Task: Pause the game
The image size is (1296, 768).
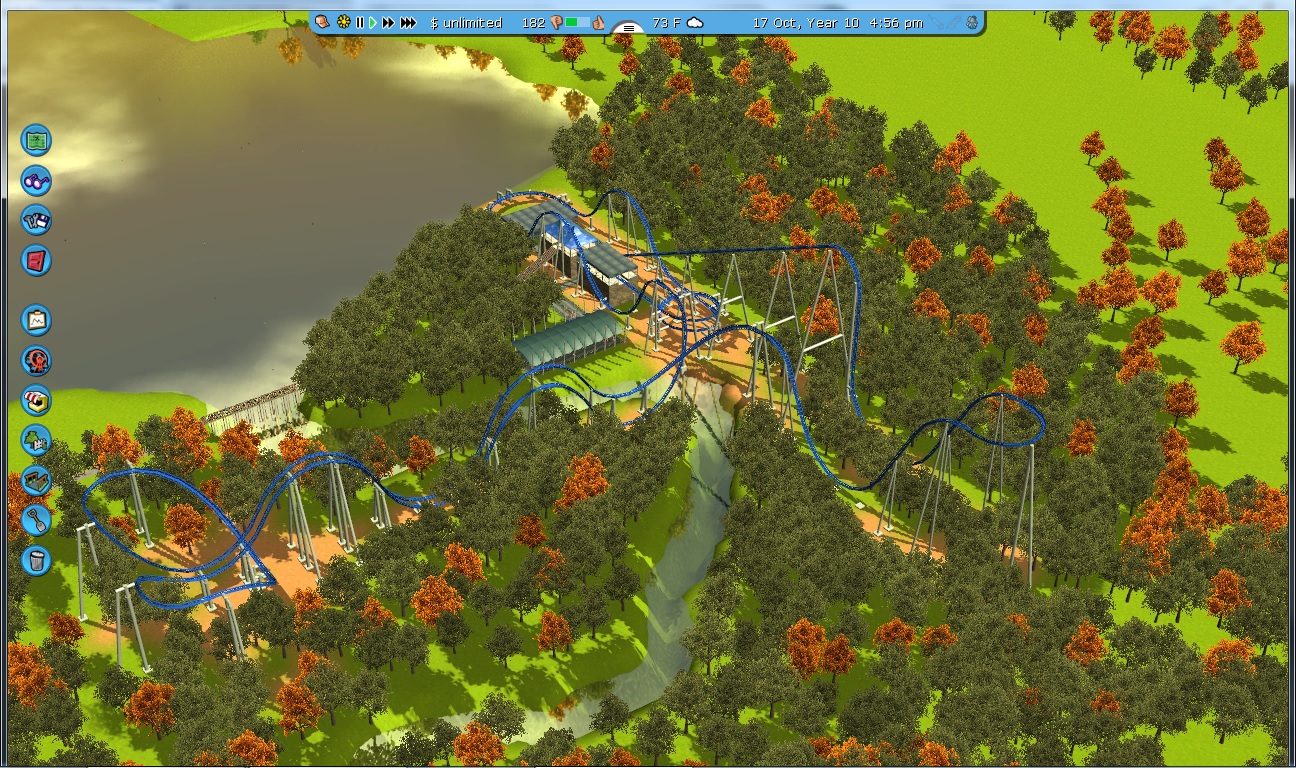Action: pyautogui.click(x=360, y=22)
